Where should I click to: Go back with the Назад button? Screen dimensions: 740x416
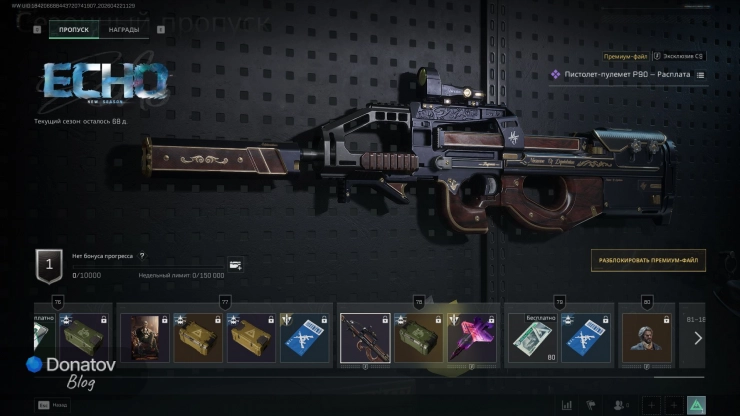54,404
